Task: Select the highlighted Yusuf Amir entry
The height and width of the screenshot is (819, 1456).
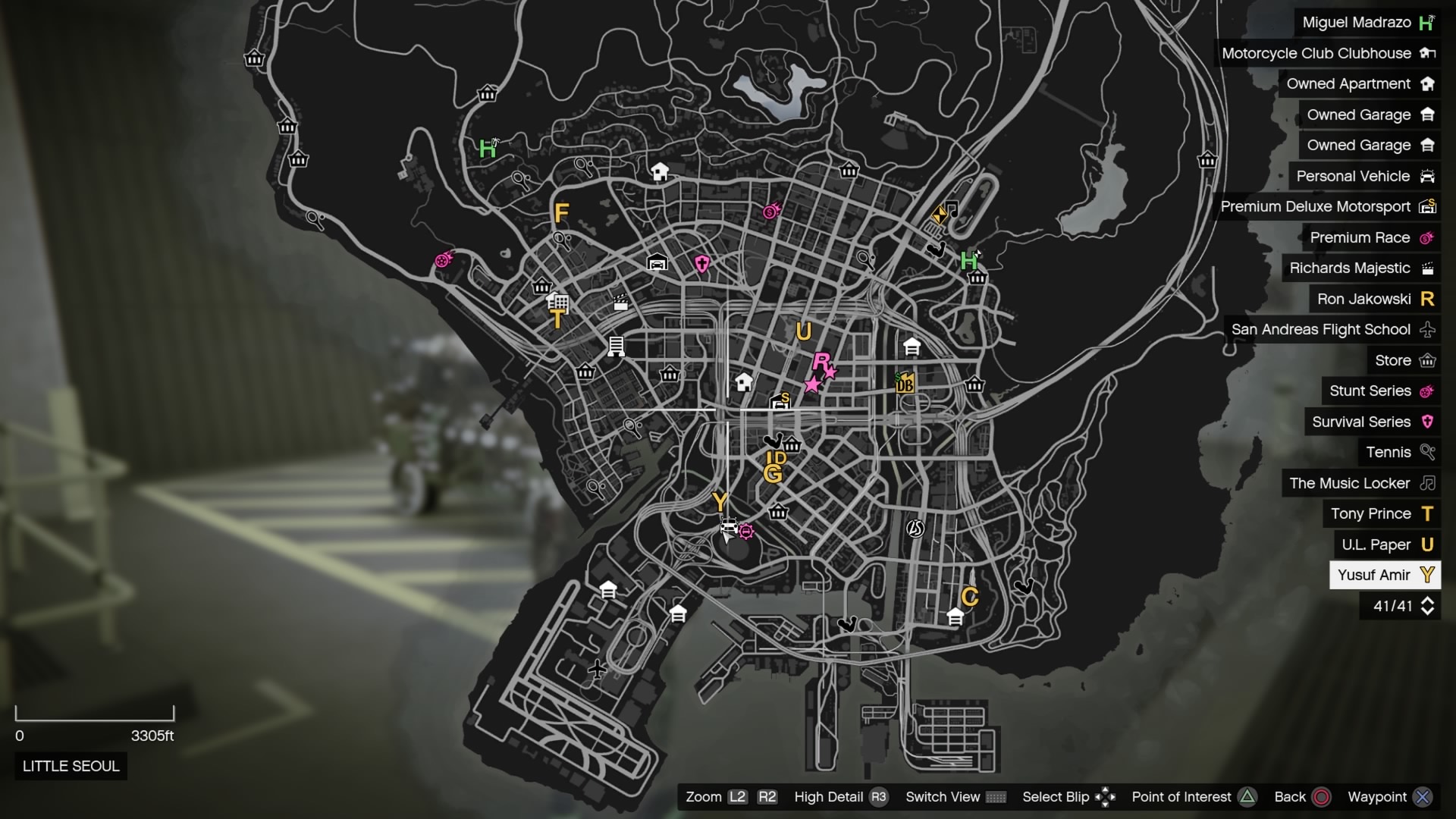Action: point(1385,575)
